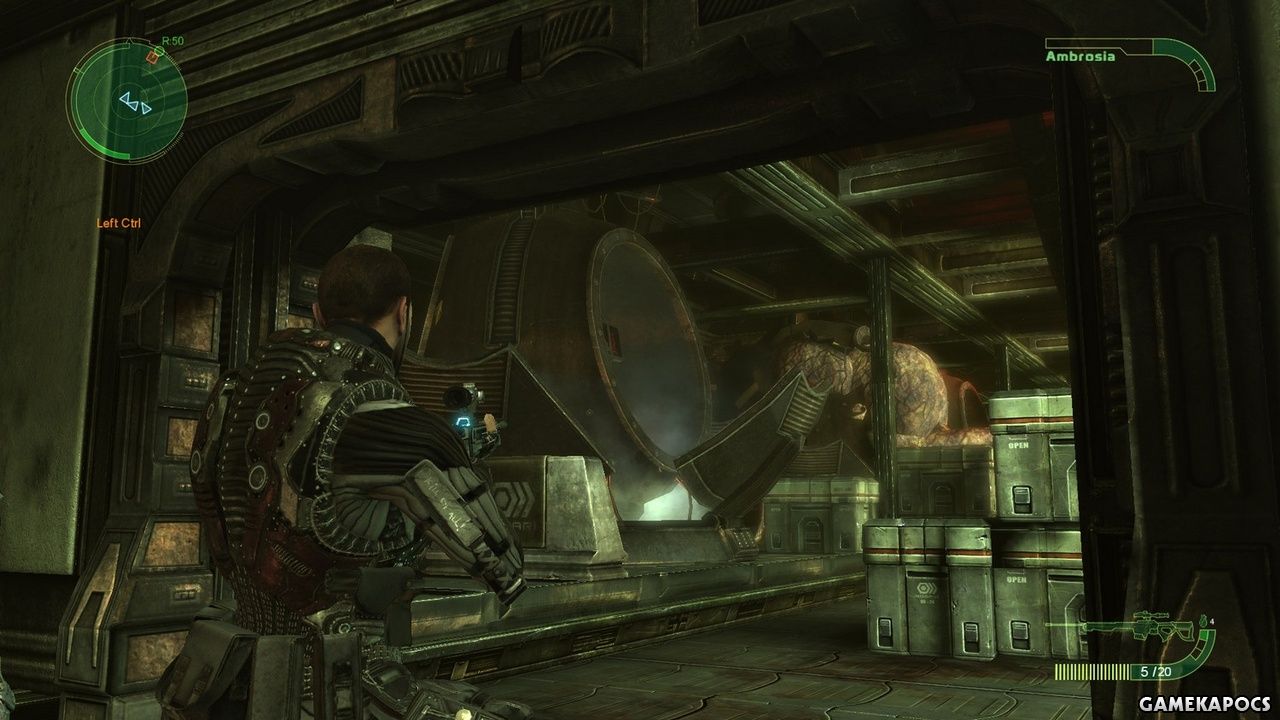
Task: Click the orange objective marker on the radar
Action: [152, 57]
